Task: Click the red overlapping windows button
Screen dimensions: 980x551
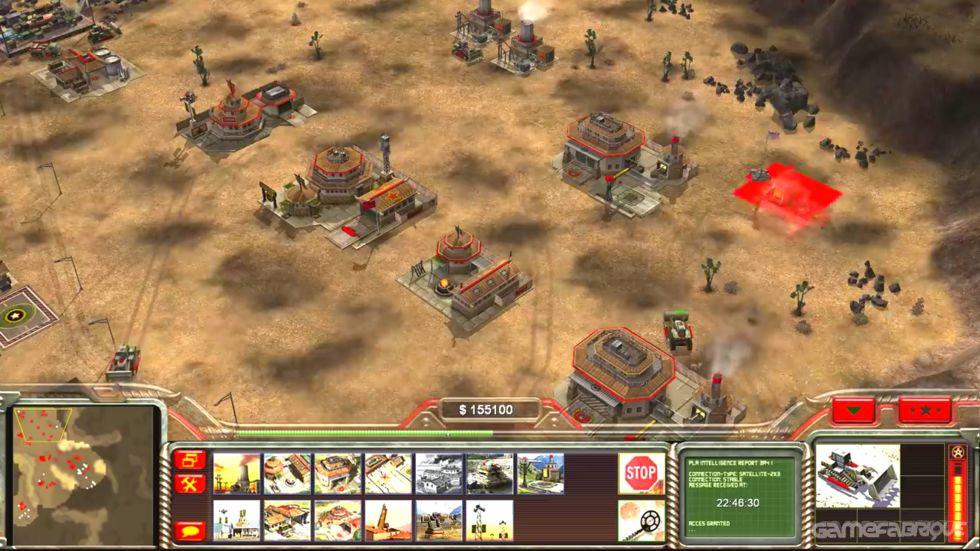Action: (x=188, y=460)
